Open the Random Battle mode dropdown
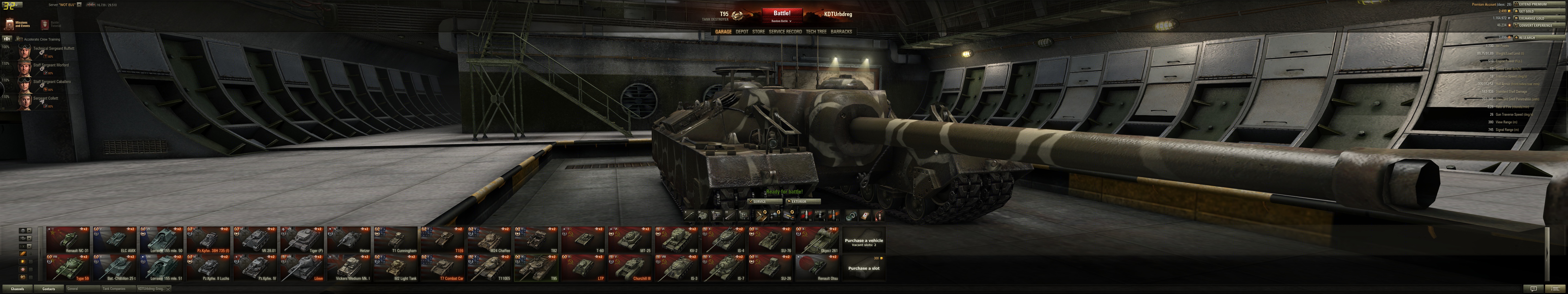This screenshot has height=294, width=1568. tap(782, 21)
